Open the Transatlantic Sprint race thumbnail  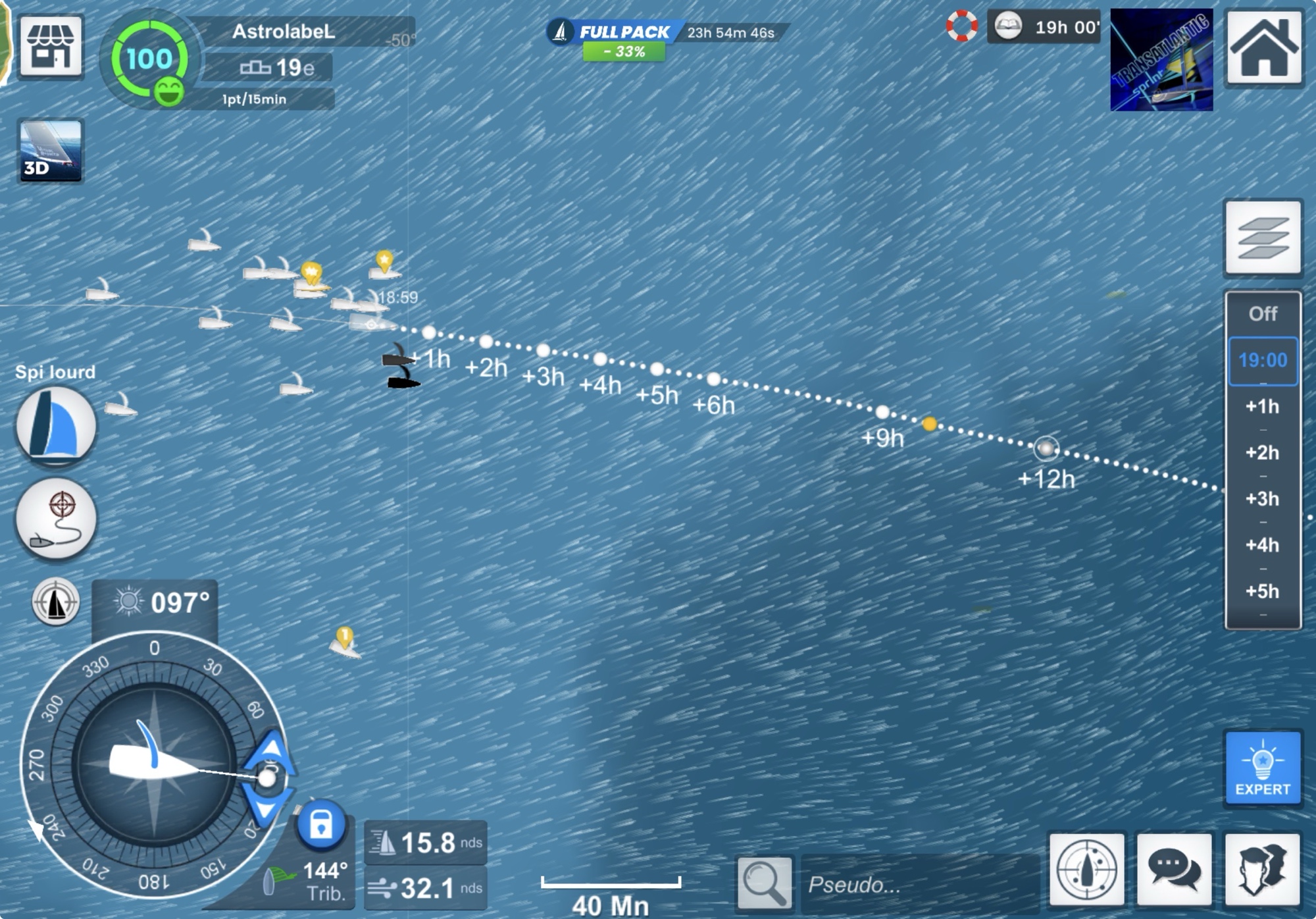tap(1161, 60)
